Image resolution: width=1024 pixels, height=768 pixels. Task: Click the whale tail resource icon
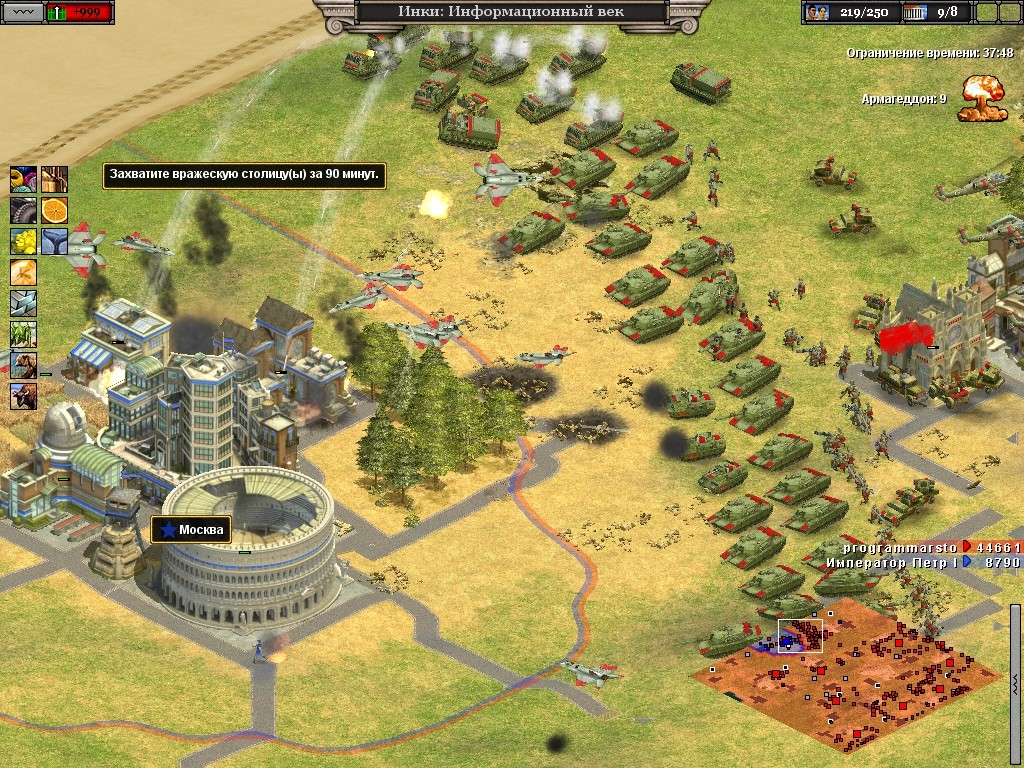coord(55,241)
